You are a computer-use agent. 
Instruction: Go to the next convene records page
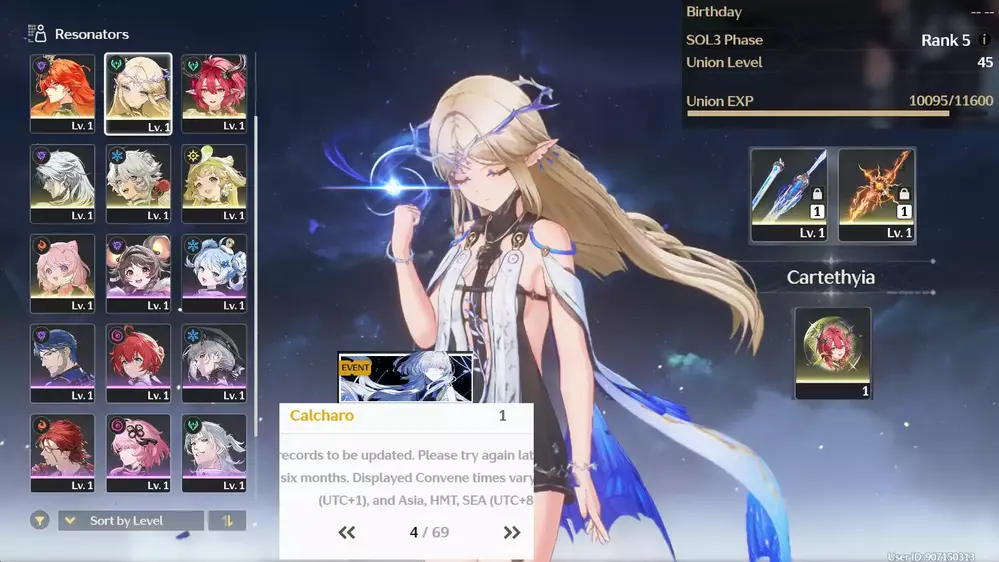pyautogui.click(x=511, y=533)
